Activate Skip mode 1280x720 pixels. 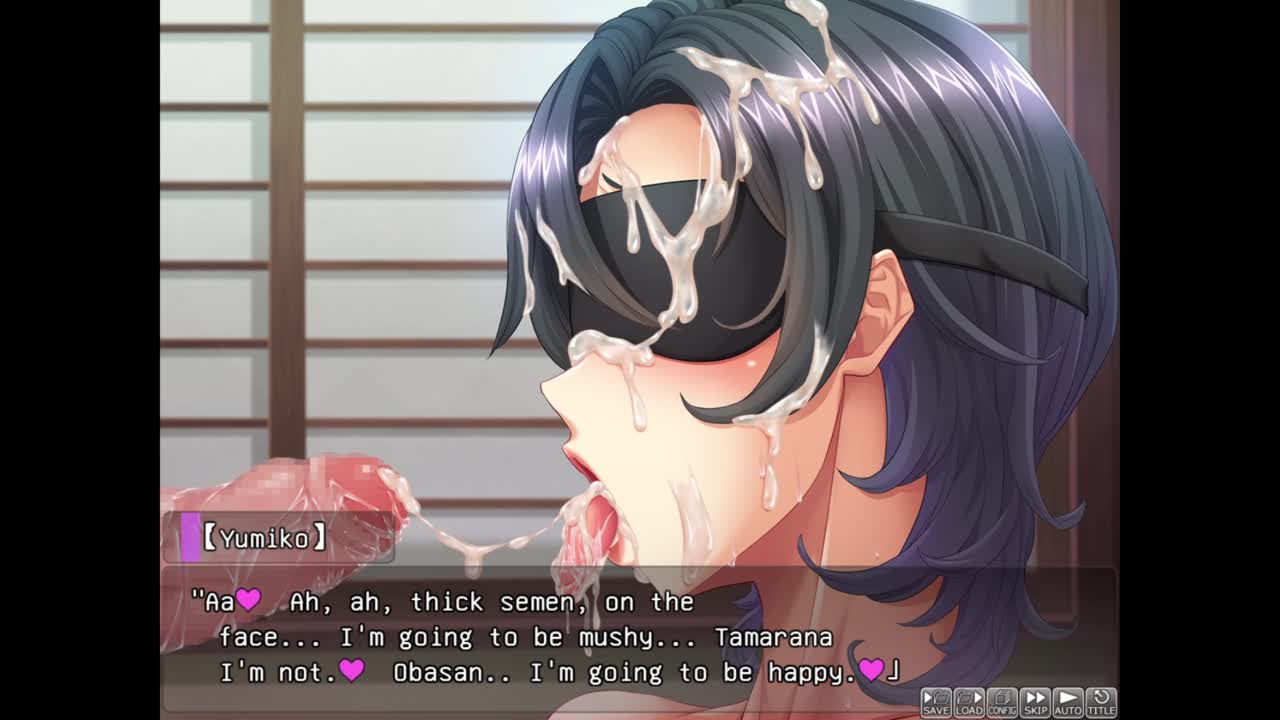1035,702
